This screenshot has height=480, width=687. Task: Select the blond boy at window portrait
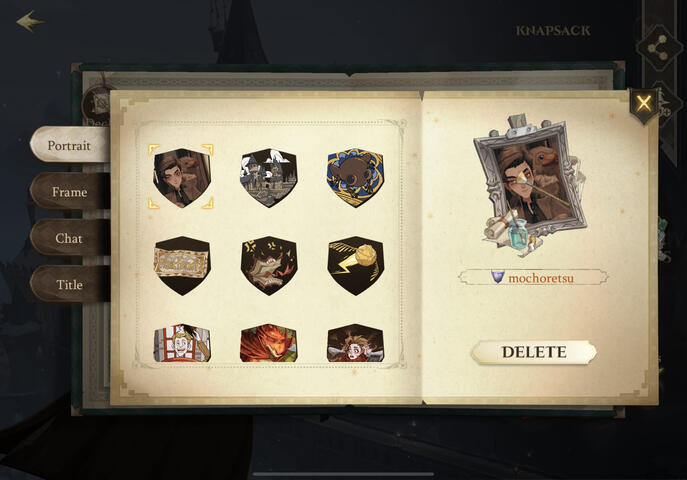pyautogui.click(x=182, y=343)
